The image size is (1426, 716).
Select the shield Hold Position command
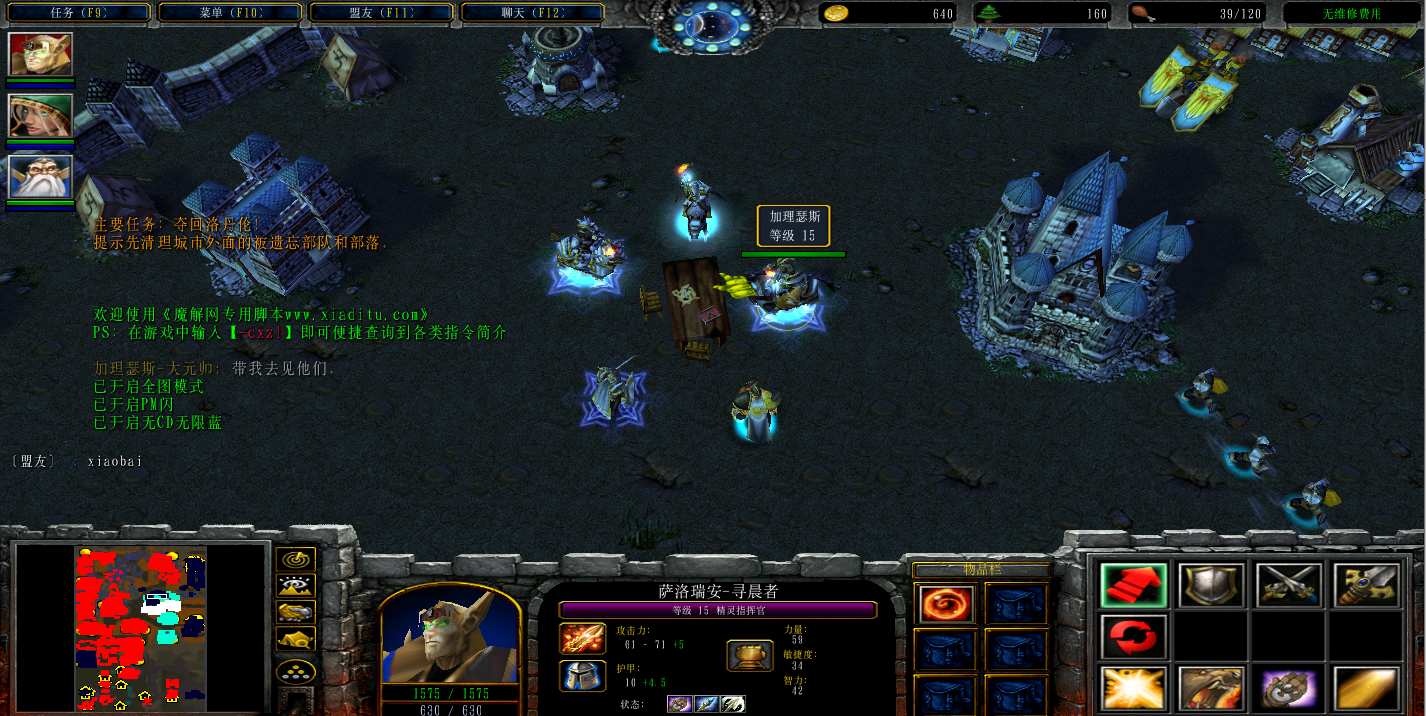coord(1211,586)
